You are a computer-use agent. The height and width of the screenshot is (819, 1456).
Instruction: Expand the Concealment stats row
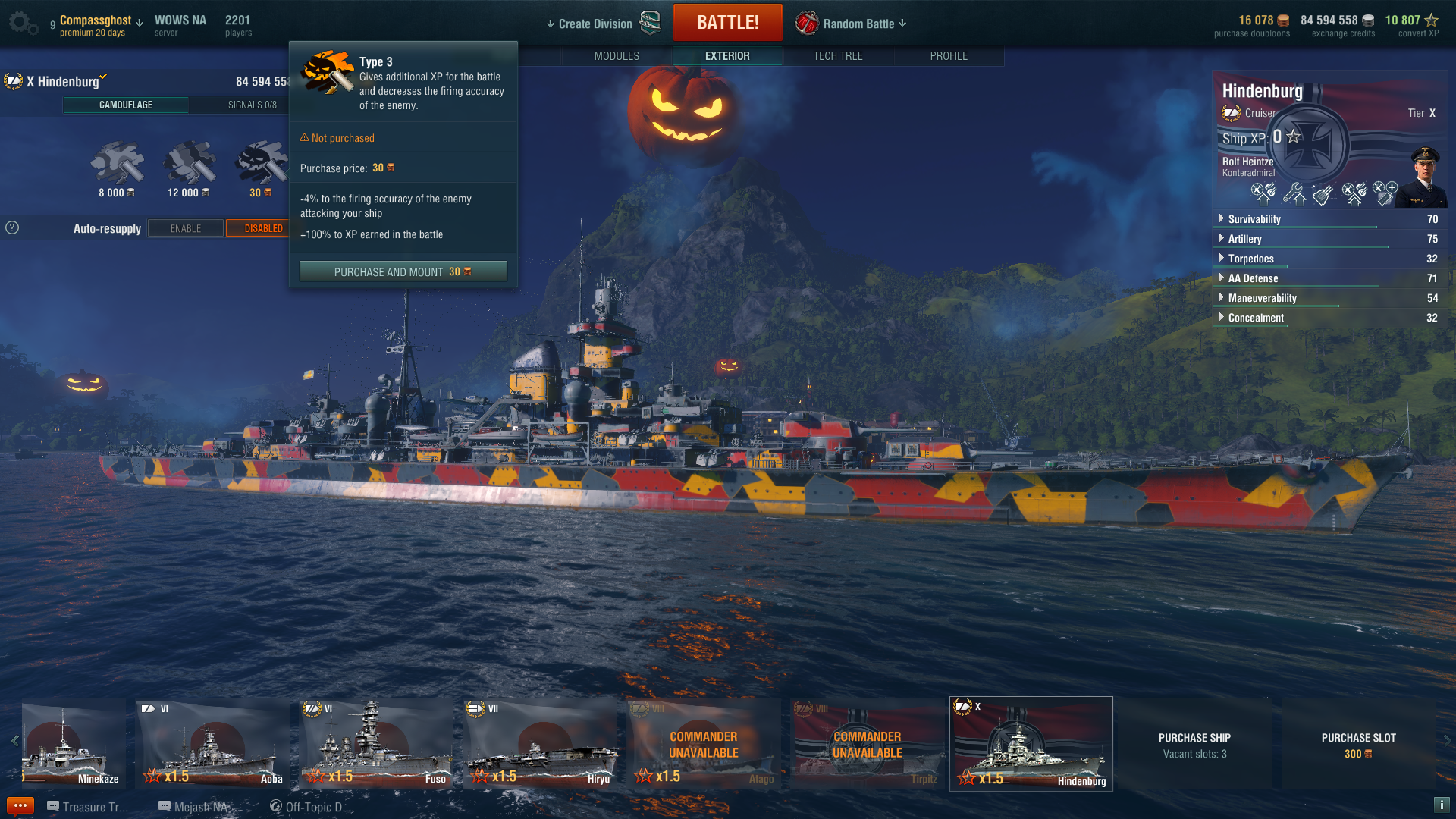pos(1256,318)
